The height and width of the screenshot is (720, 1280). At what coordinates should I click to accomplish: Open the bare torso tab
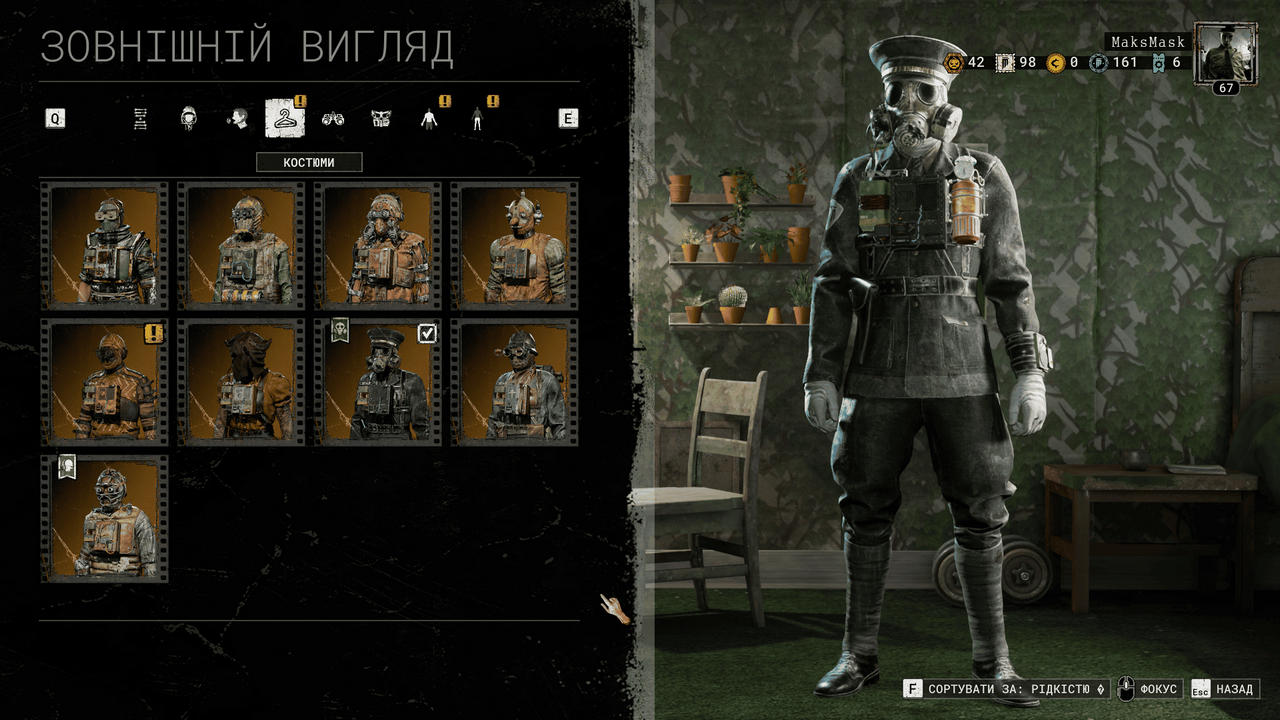430,119
